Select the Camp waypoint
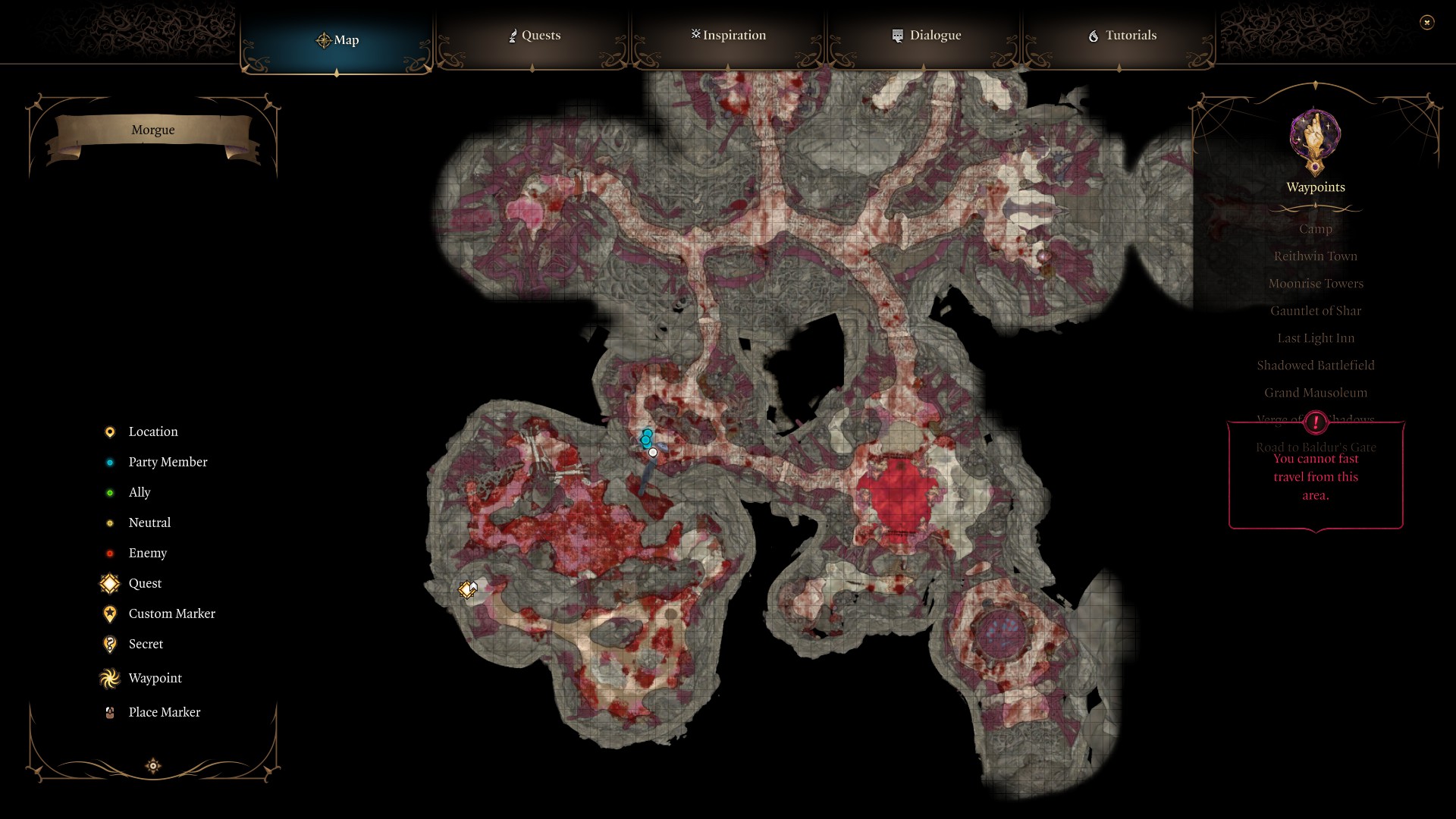 pos(1316,228)
